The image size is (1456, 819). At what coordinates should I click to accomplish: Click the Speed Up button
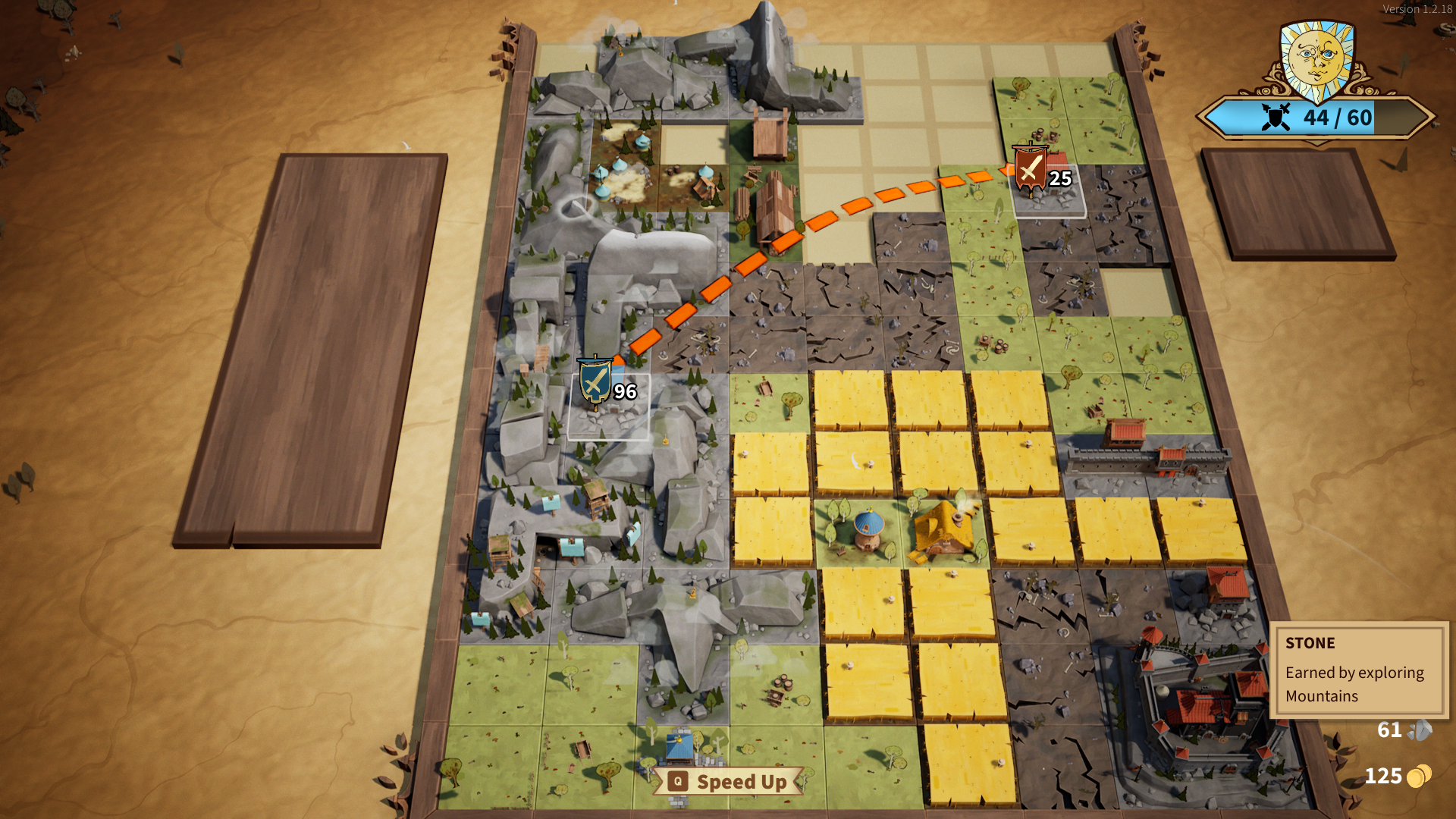pos(728,782)
